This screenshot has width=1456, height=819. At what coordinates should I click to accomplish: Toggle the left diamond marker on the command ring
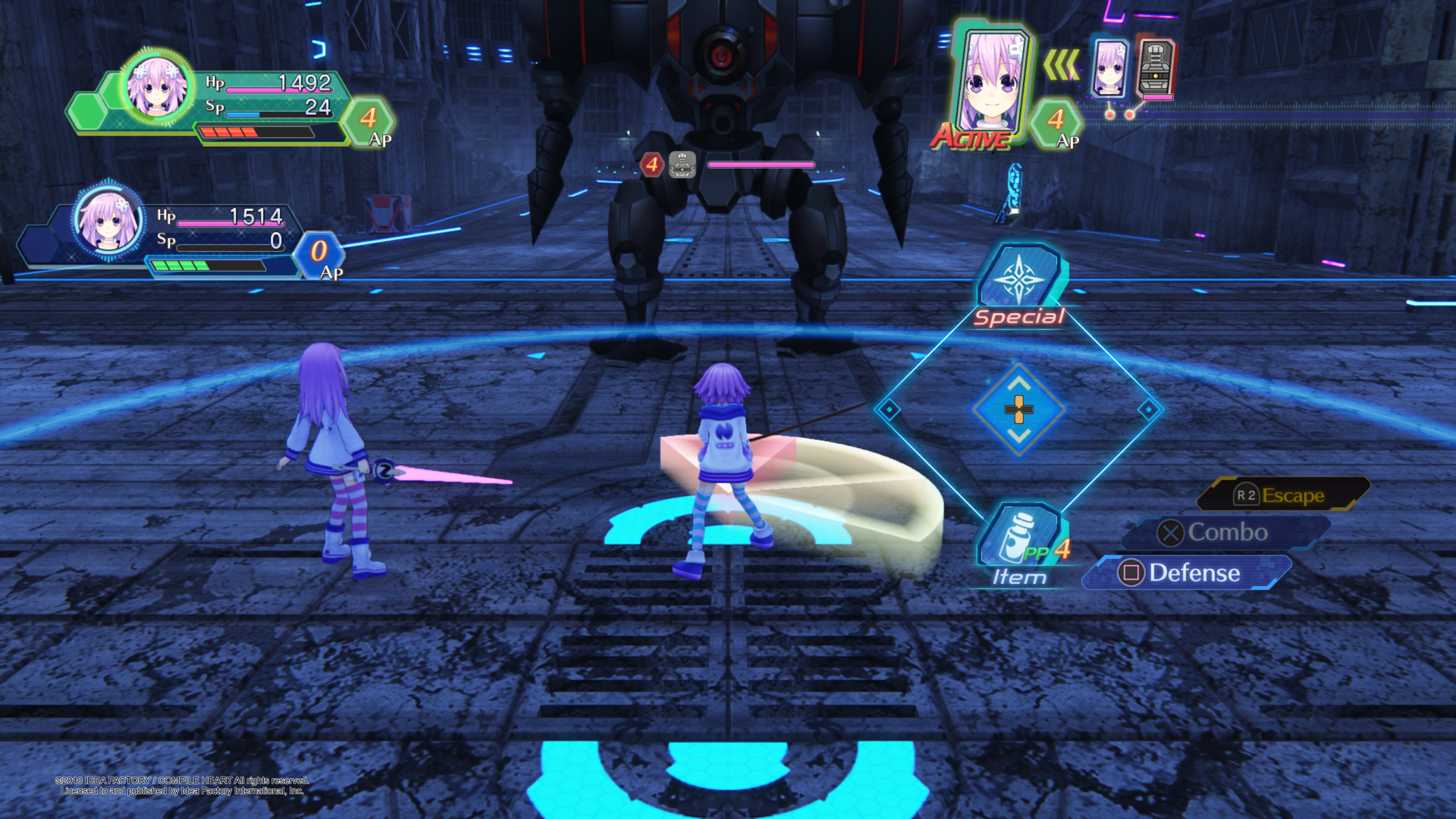pyautogui.click(x=889, y=409)
